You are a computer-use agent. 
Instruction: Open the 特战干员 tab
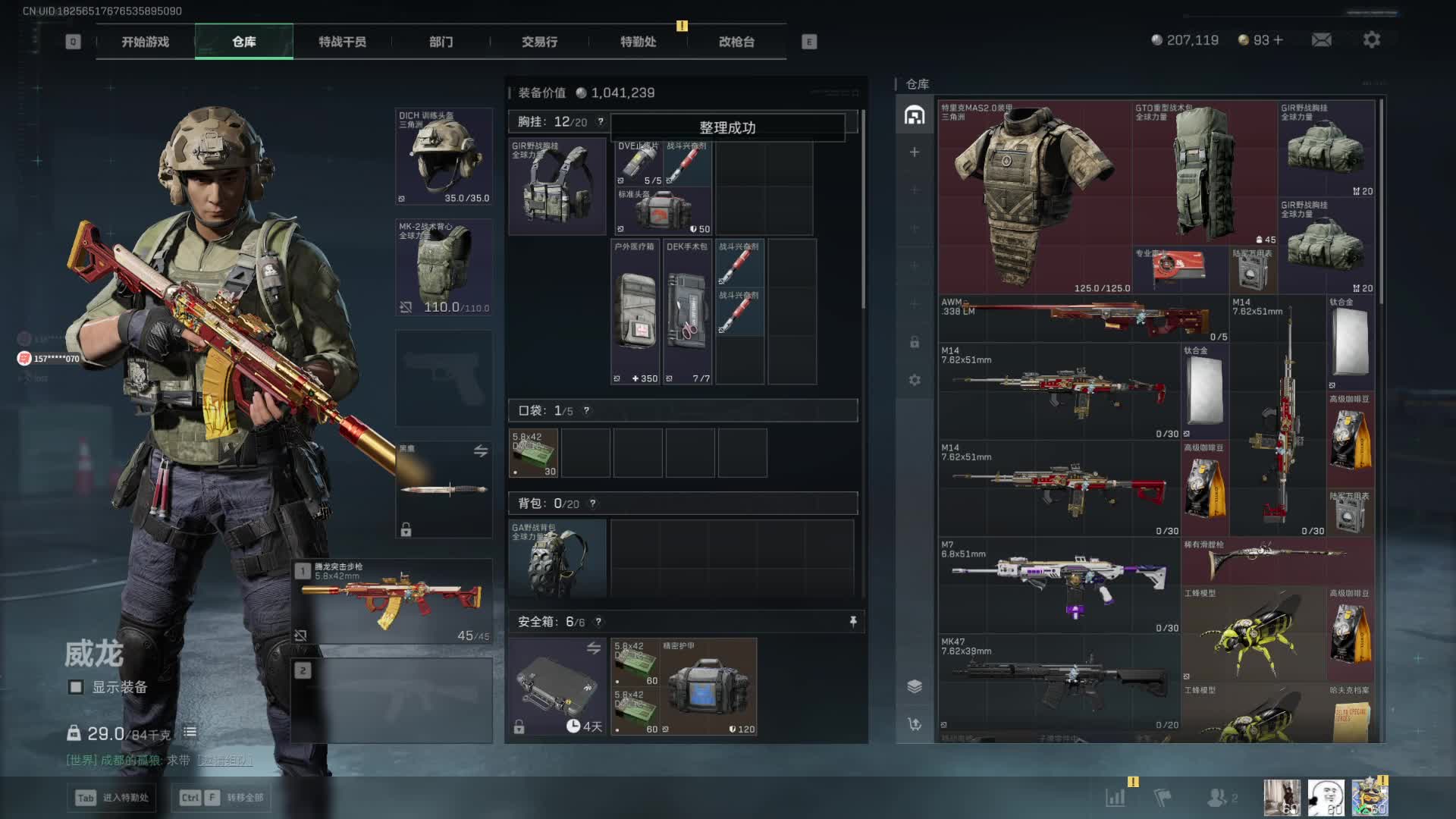pyautogui.click(x=342, y=42)
